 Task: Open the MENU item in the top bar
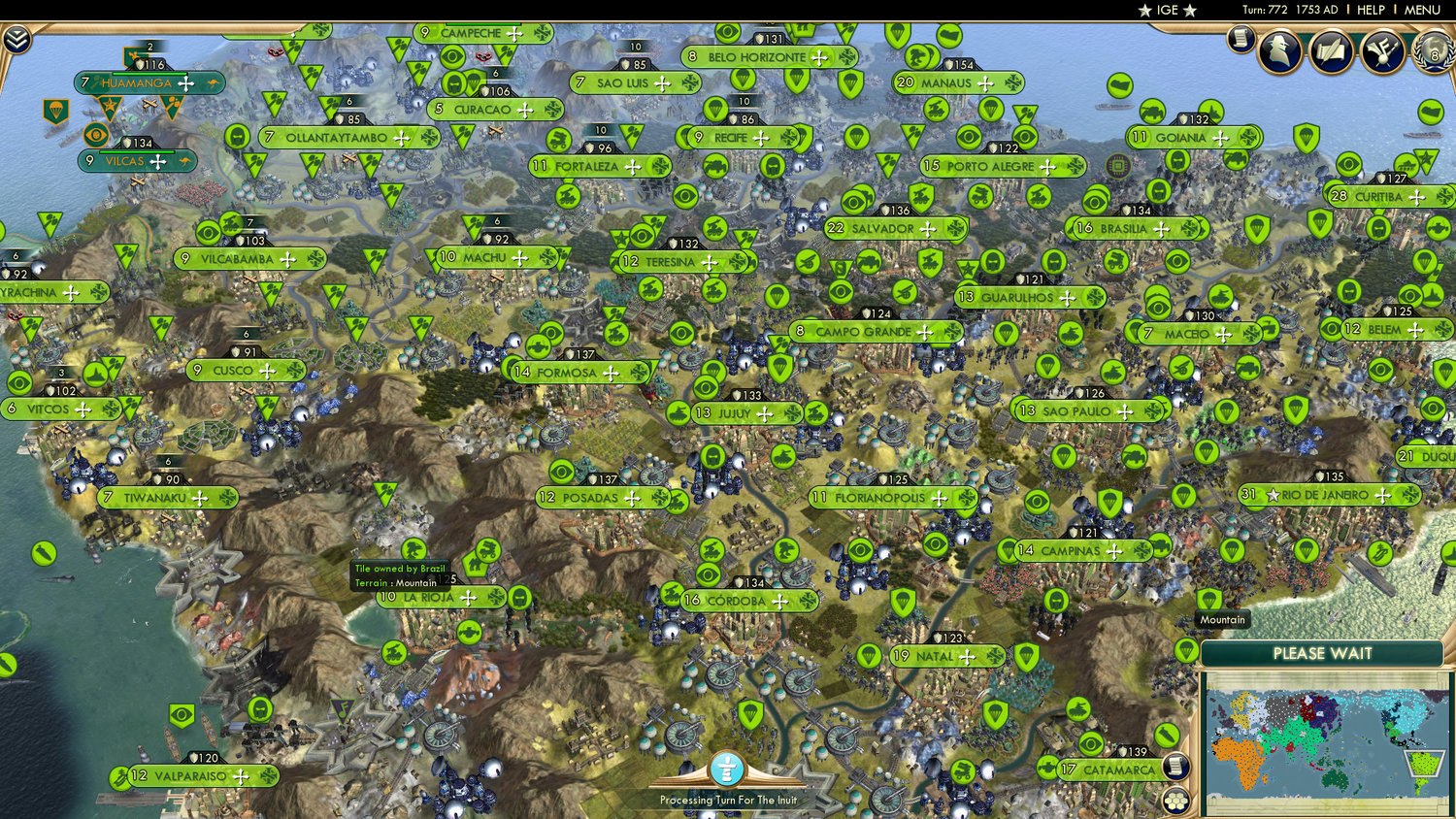pyautogui.click(x=1421, y=10)
